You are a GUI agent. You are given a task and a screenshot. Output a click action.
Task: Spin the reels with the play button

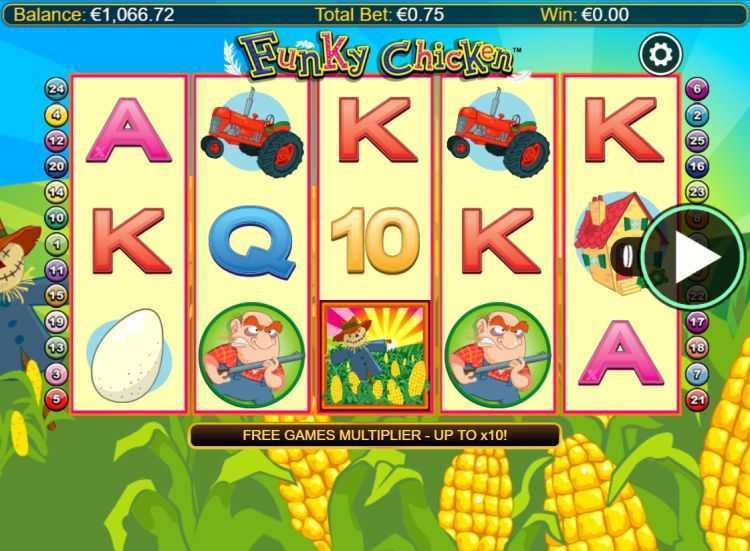tap(693, 258)
